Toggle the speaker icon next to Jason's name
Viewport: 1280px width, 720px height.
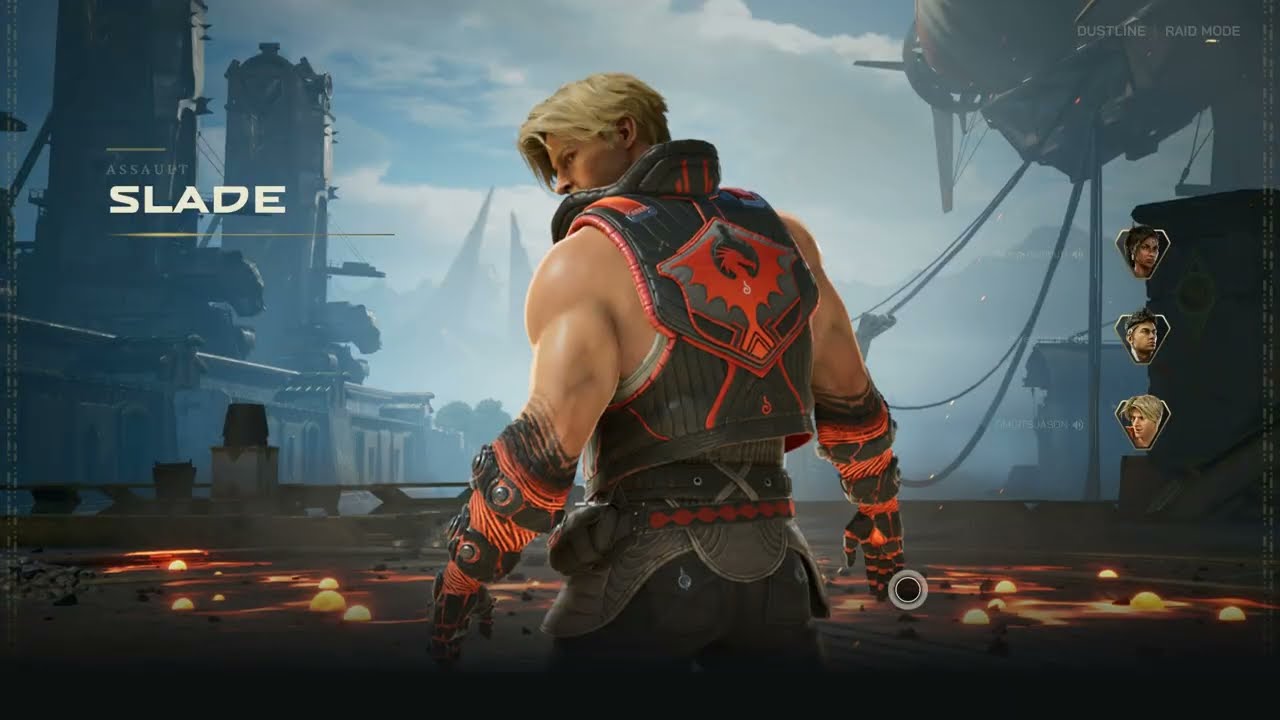(x=1078, y=423)
